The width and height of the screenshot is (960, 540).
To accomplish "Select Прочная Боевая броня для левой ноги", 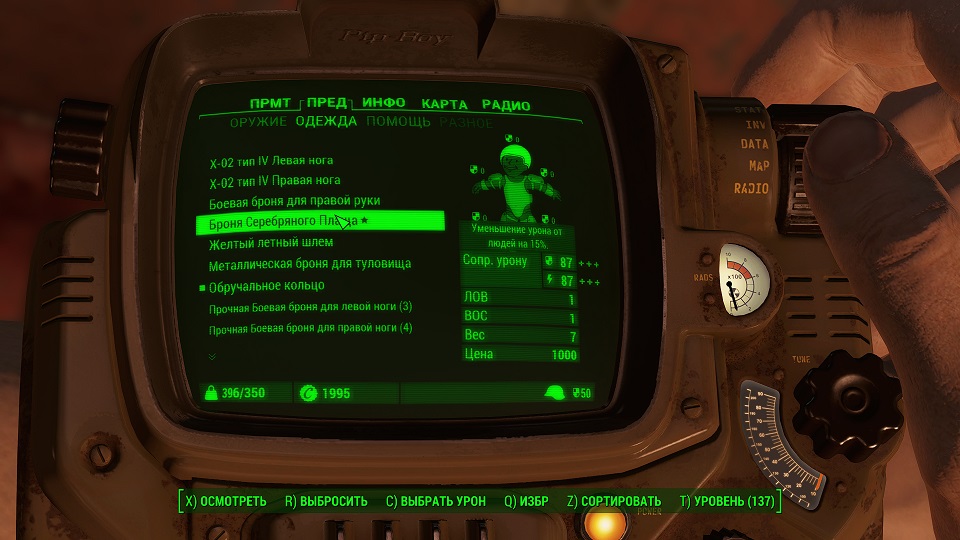I will click(310, 307).
